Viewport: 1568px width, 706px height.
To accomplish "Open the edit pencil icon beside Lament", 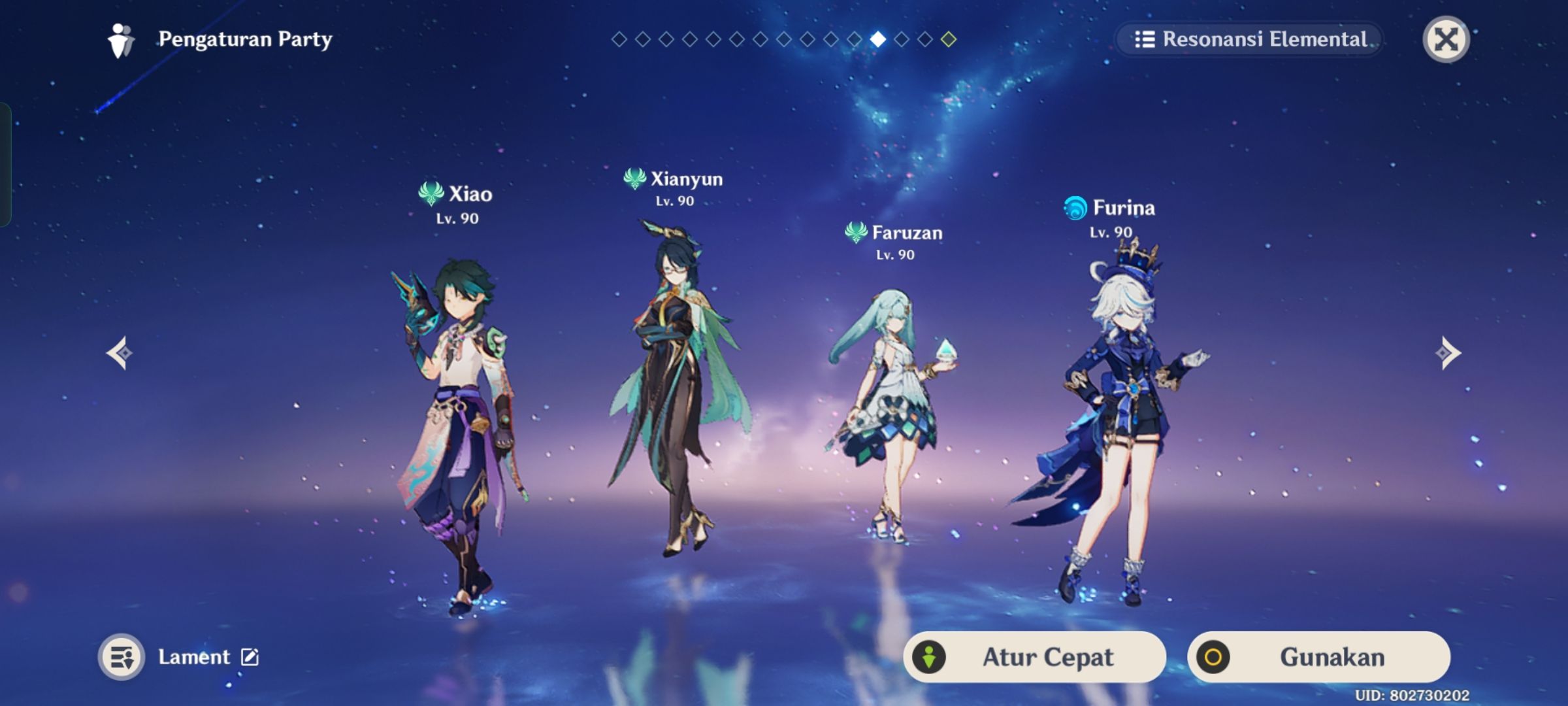I will (248, 657).
